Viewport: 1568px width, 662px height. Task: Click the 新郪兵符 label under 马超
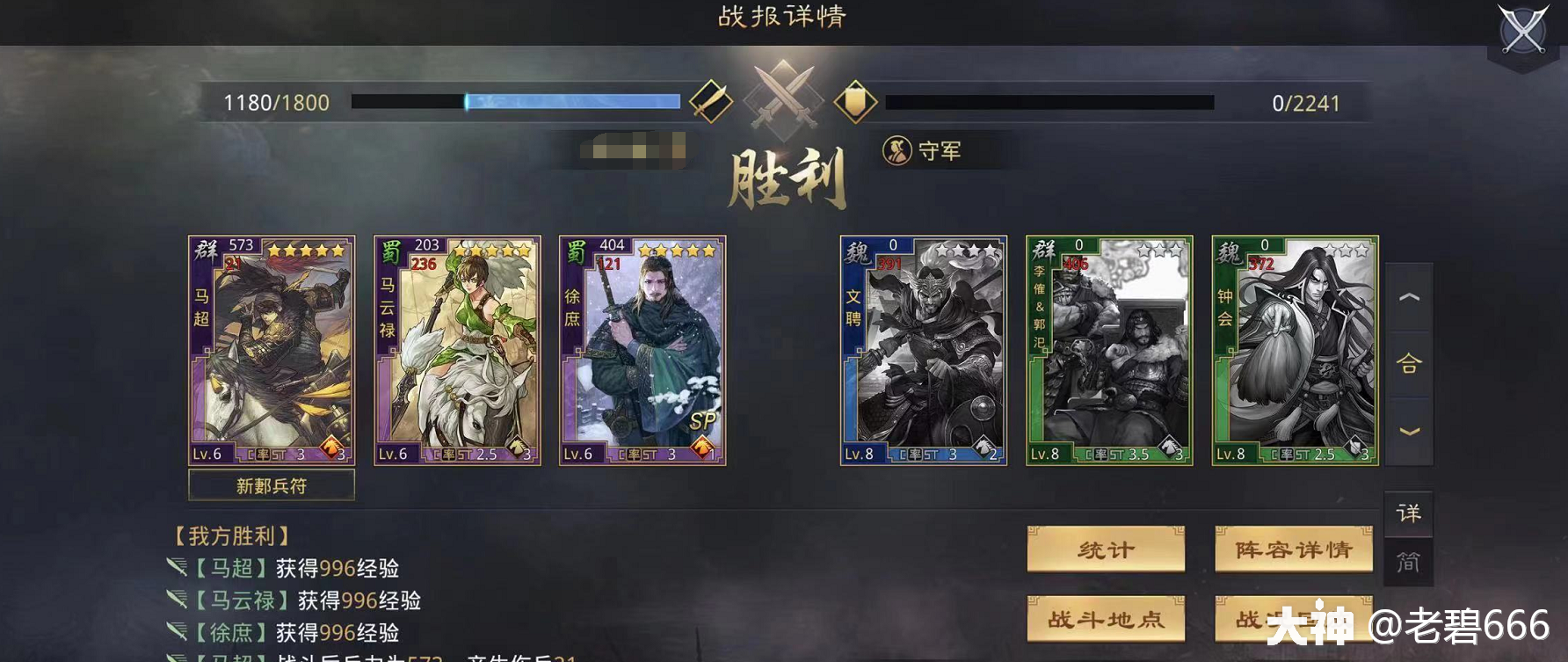tap(270, 484)
